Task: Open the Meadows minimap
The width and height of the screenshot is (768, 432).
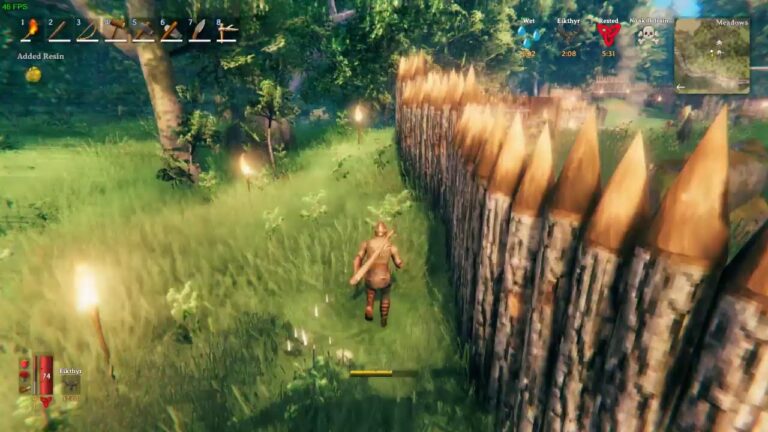Action: pos(711,55)
